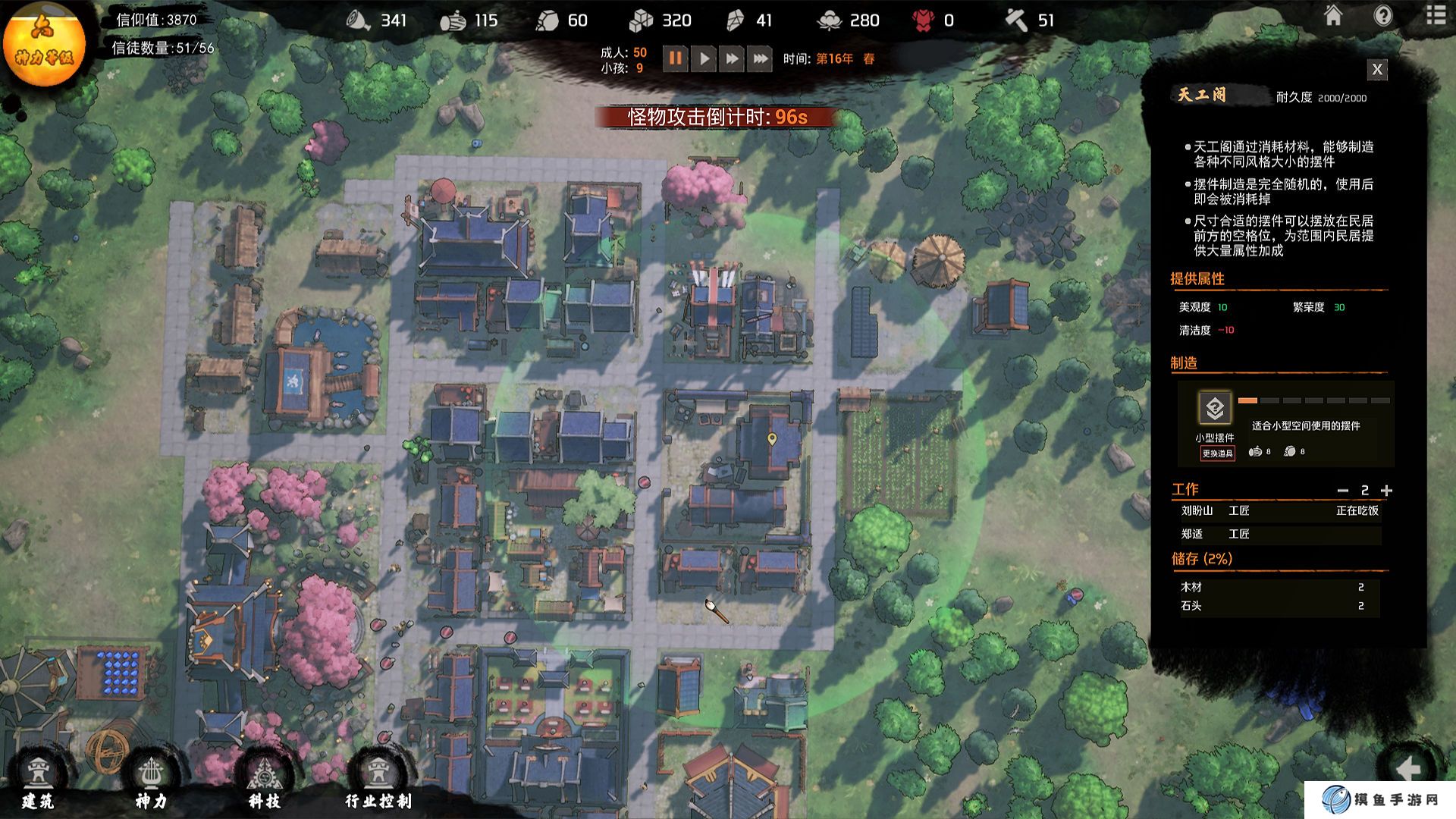Image resolution: width=1456 pixels, height=819 pixels.
Task: Open the 建筑 building menu
Action: pos(38,783)
